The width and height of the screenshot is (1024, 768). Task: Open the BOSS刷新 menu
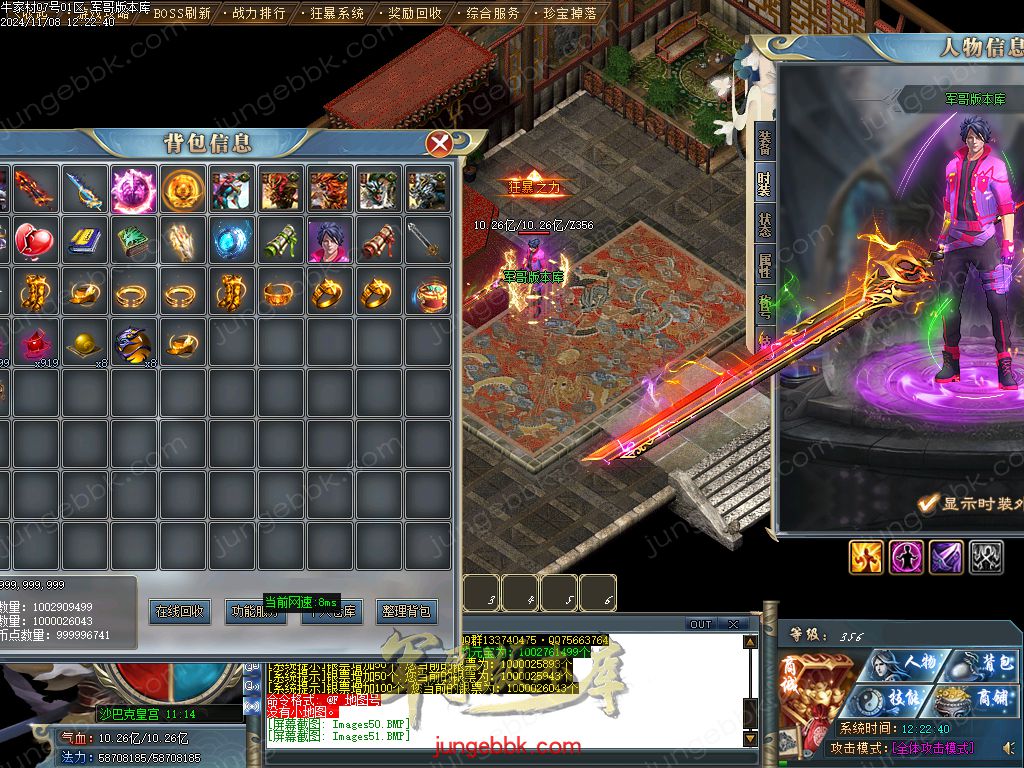(x=181, y=14)
